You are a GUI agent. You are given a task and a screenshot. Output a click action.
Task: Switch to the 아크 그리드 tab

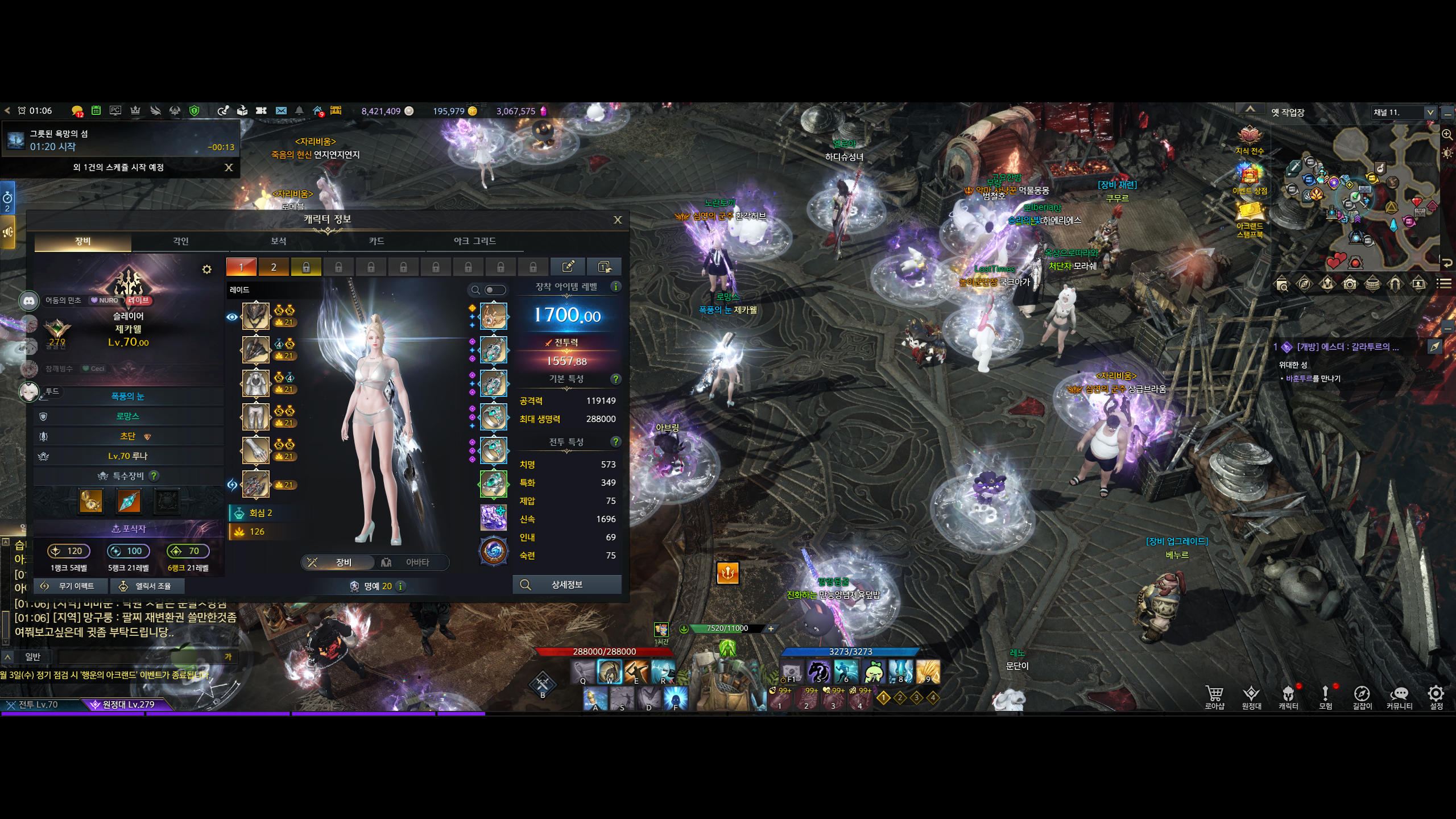click(x=474, y=241)
